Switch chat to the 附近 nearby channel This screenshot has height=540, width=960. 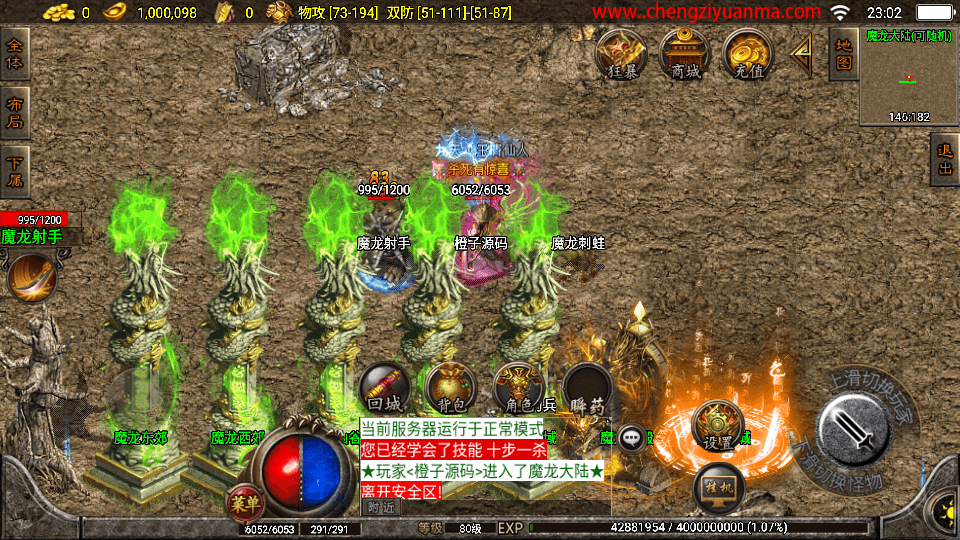pyautogui.click(x=381, y=507)
